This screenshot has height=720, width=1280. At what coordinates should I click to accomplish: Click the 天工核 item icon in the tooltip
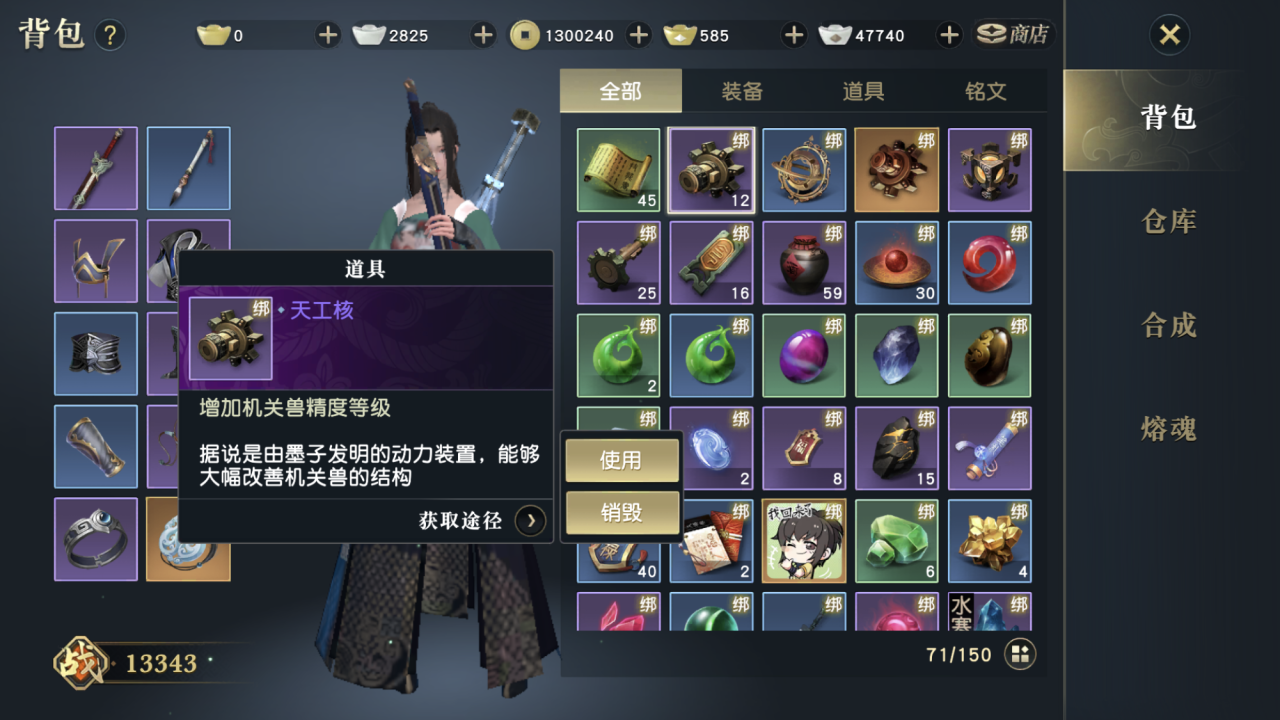(232, 337)
